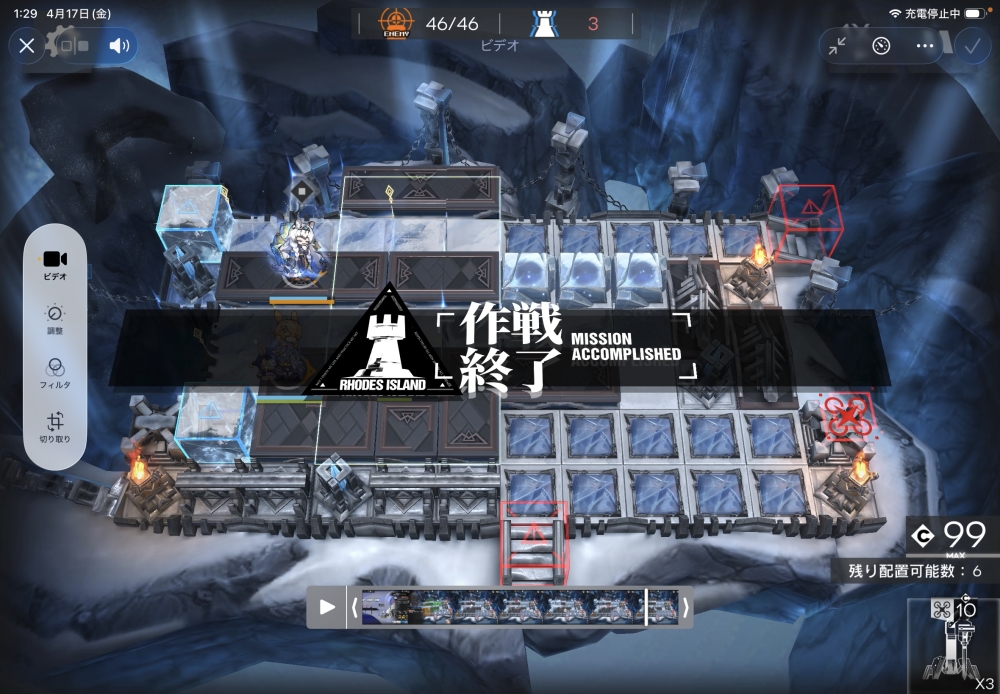
Task: Choose the 切り取り crop tool
Action: coord(55,427)
